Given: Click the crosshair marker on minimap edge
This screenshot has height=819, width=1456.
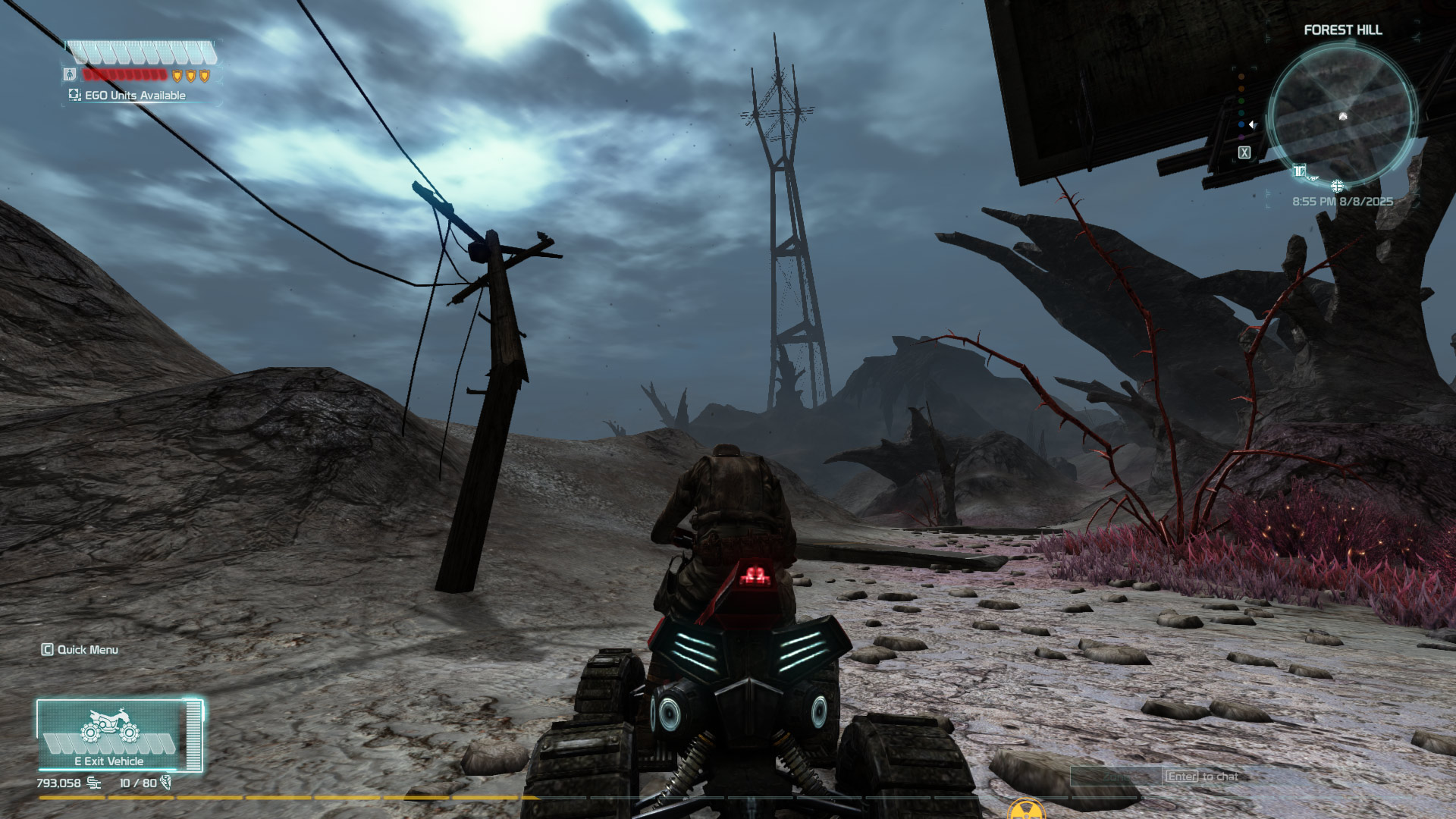Looking at the screenshot, I should pyautogui.click(x=1337, y=187).
